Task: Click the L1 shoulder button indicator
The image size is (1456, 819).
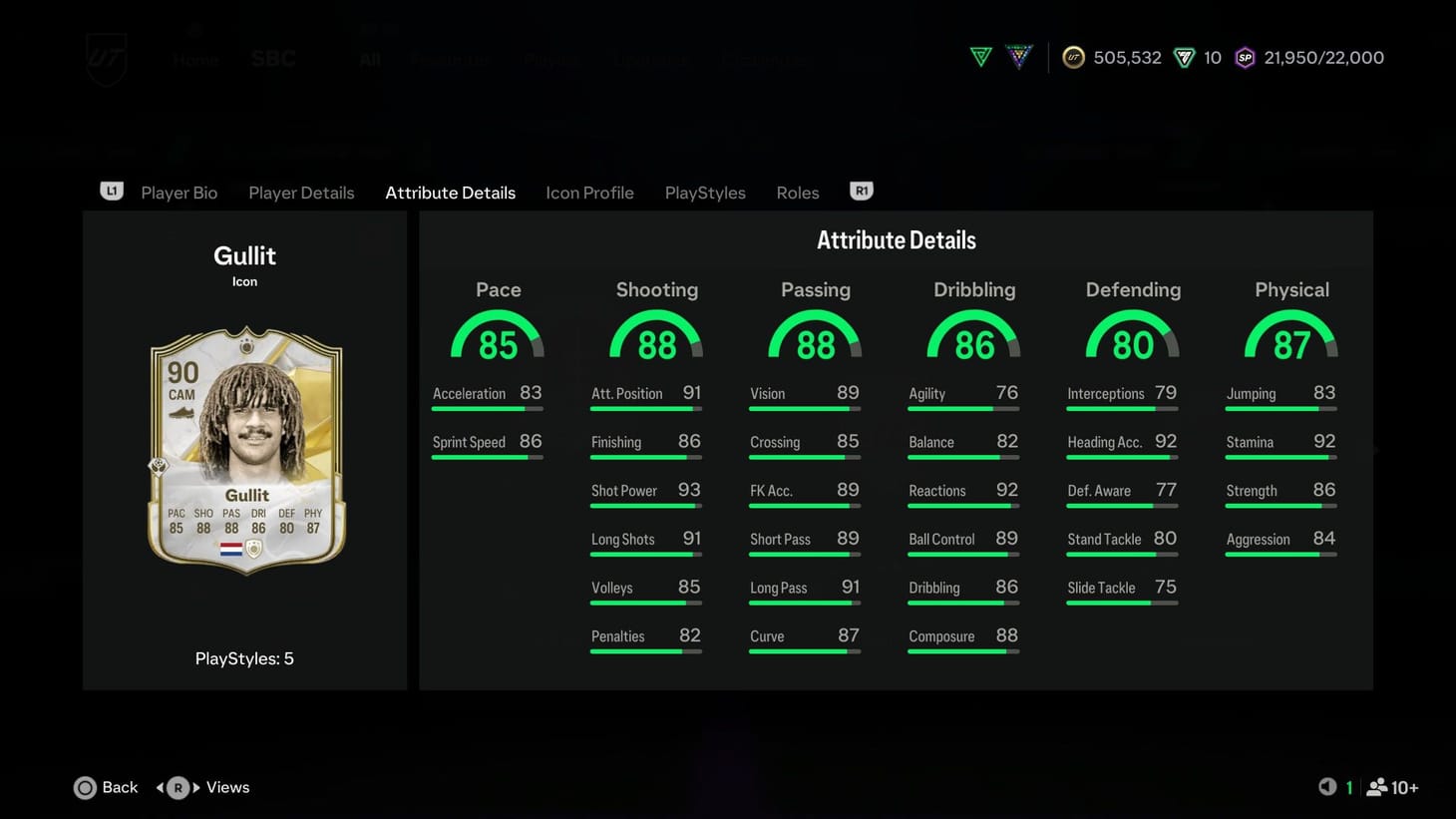Action: 112,191
